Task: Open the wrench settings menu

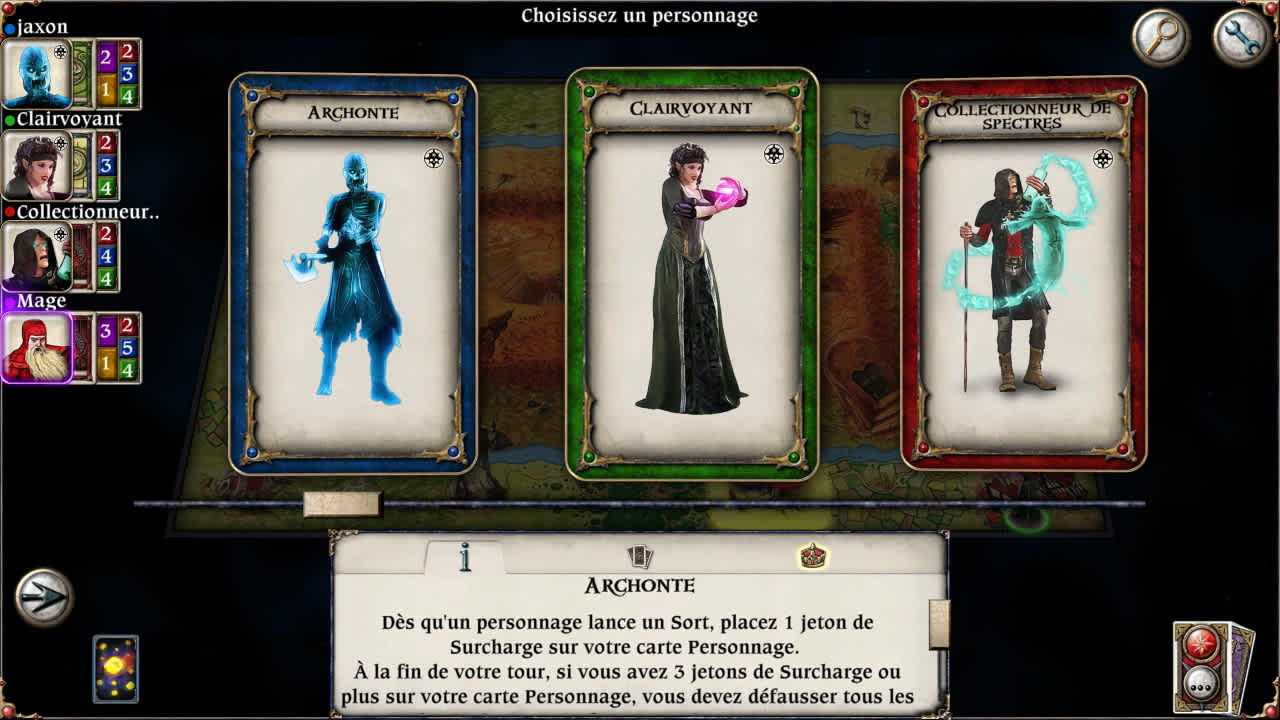Action: [x=1241, y=38]
